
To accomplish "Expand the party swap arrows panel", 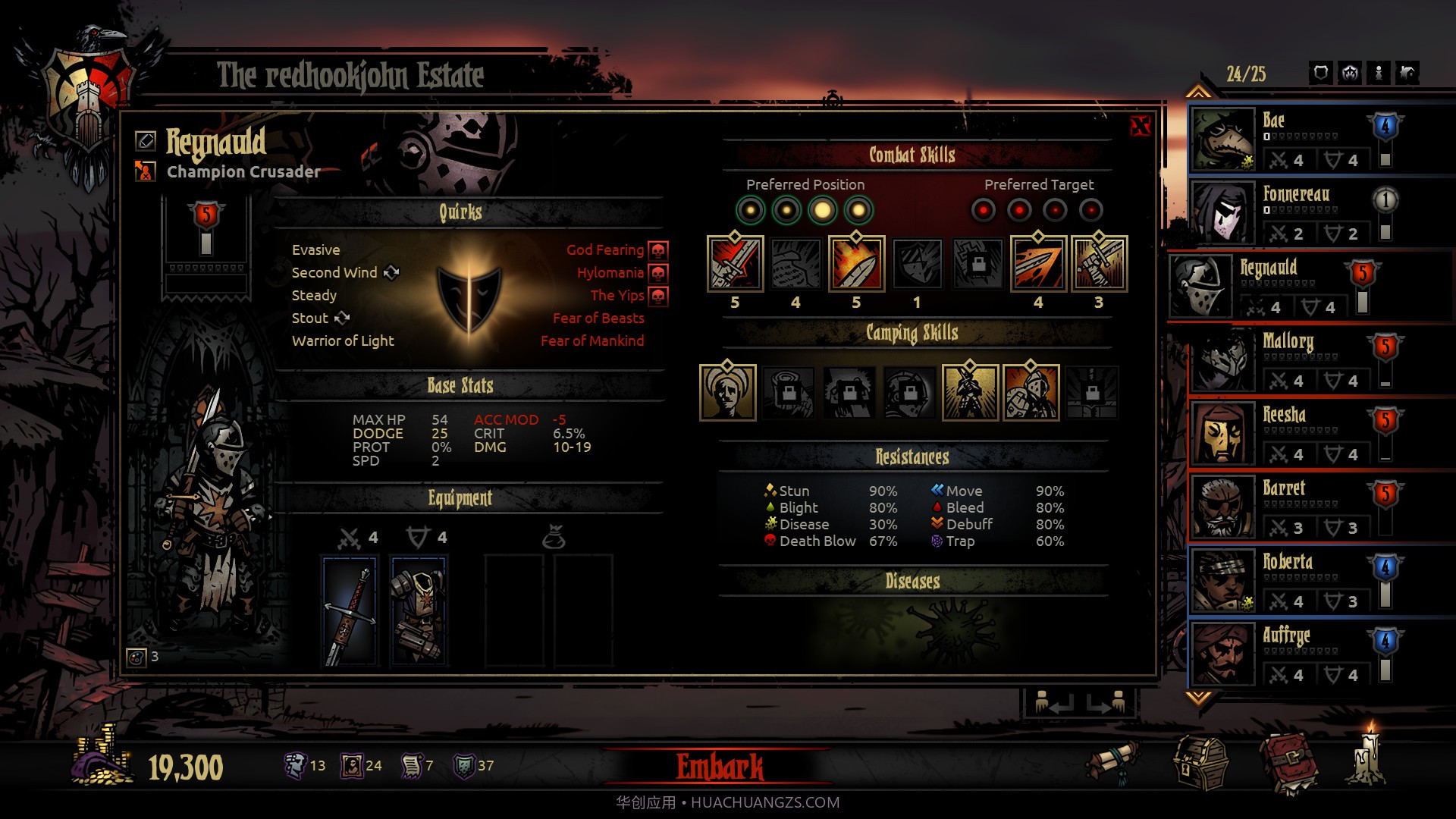I will (1071, 701).
